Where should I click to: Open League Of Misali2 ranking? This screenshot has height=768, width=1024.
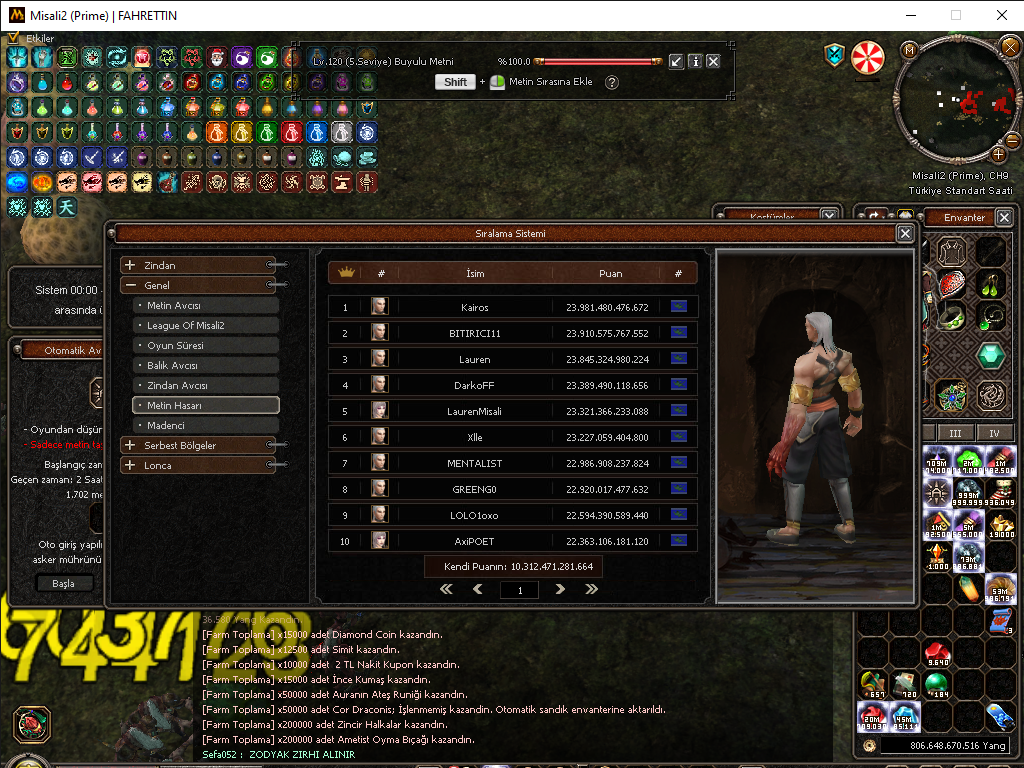coord(205,325)
